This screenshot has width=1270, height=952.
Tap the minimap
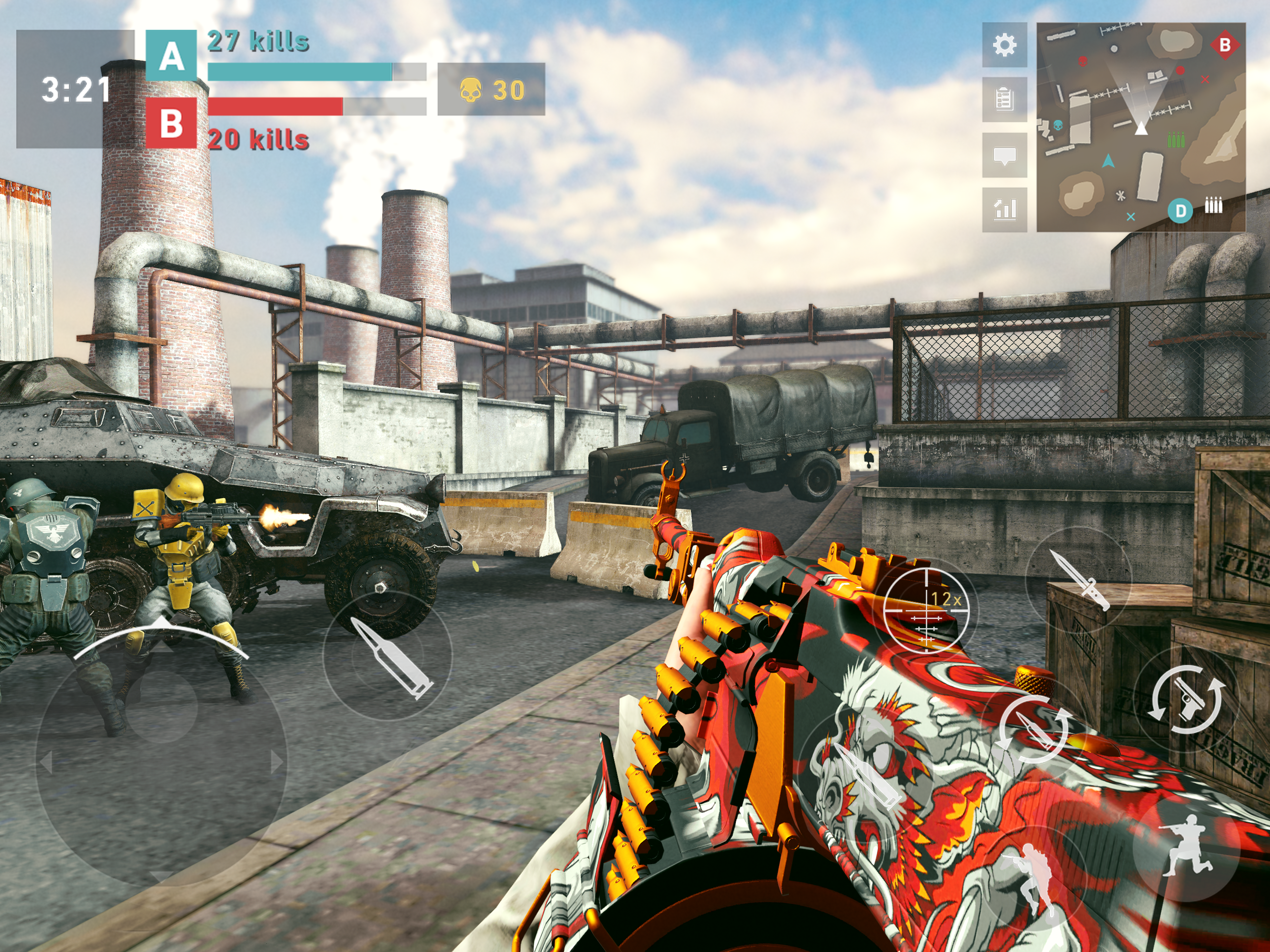coord(1140,127)
